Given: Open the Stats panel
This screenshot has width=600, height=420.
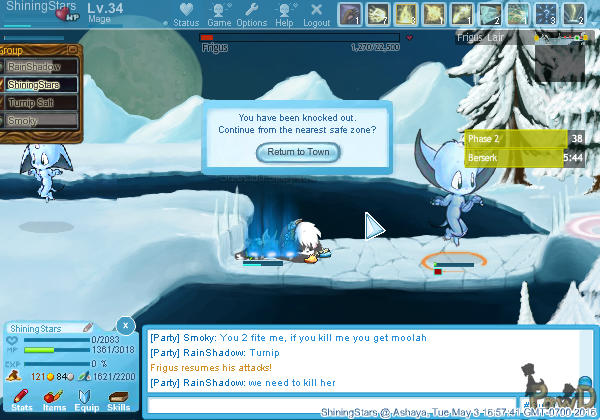Looking at the screenshot, I should (22, 401).
